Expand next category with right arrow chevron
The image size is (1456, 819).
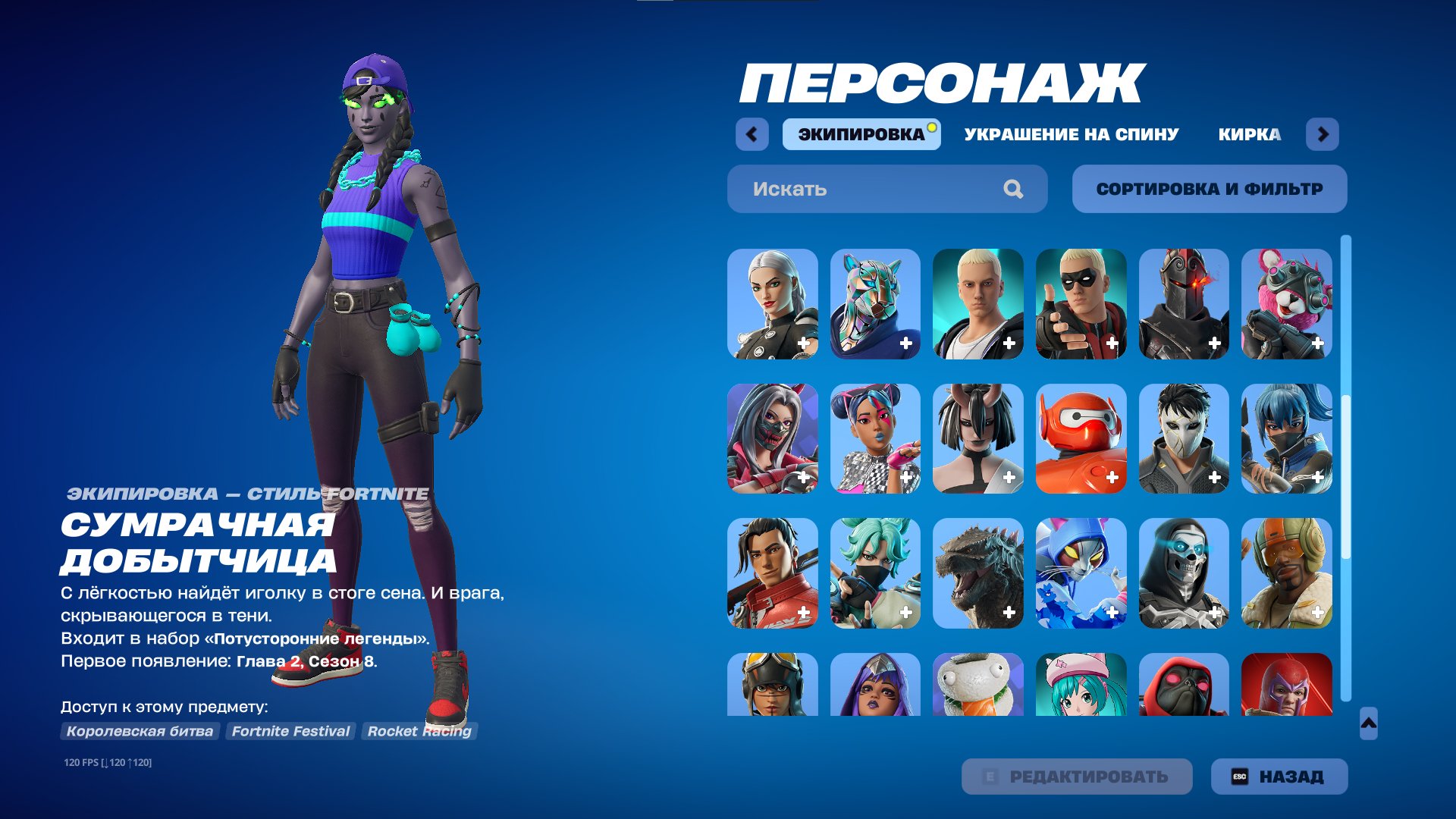click(1323, 133)
